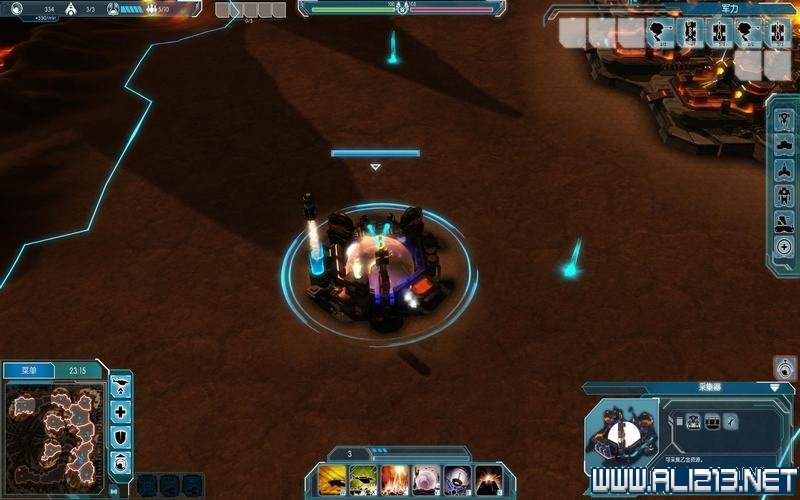Open the 菜单 menu button
The width and height of the screenshot is (800, 500).
[29, 370]
